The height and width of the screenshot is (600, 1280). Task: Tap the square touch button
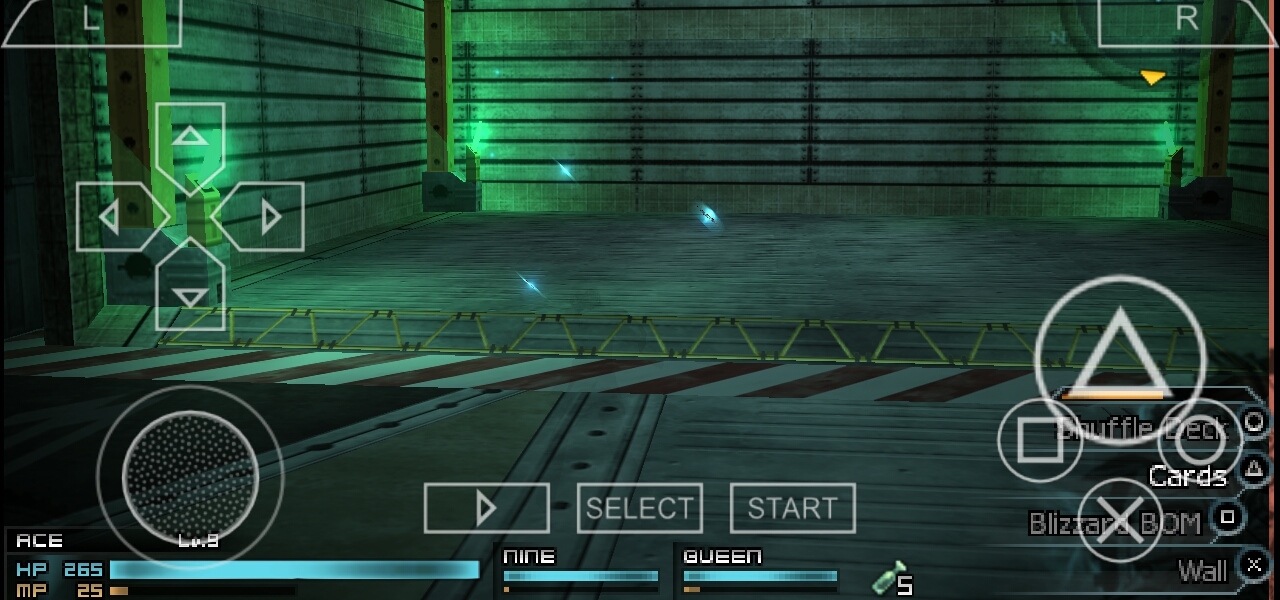(1039, 440)
